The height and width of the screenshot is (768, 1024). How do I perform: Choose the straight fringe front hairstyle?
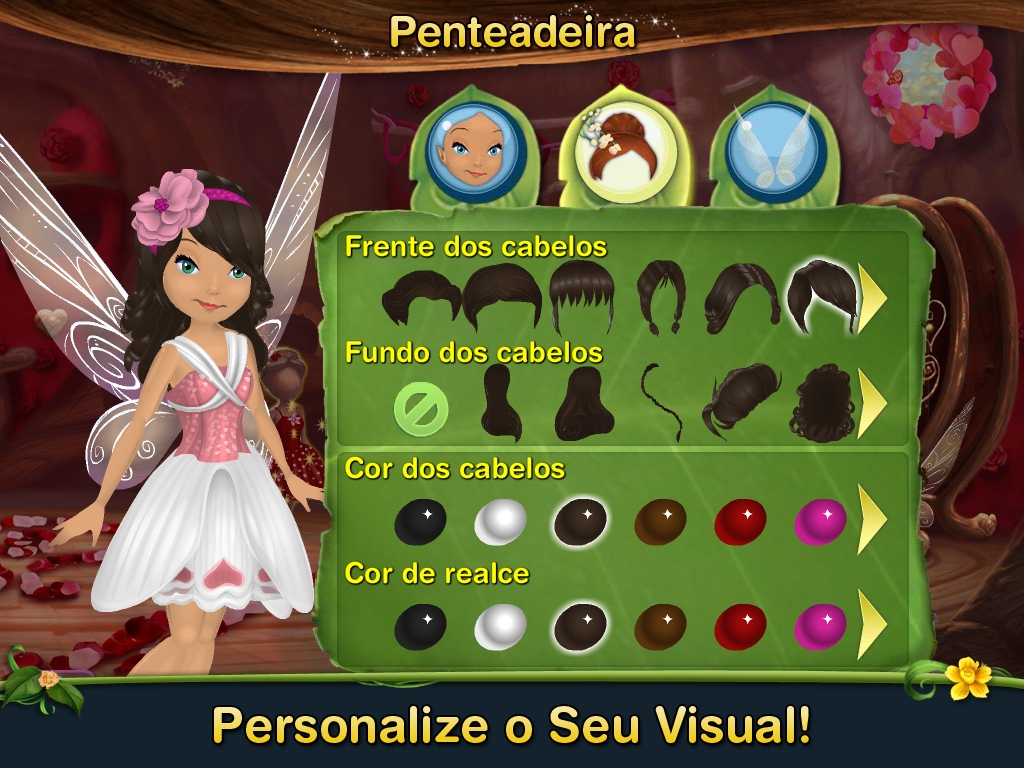(x=581, y=297)
